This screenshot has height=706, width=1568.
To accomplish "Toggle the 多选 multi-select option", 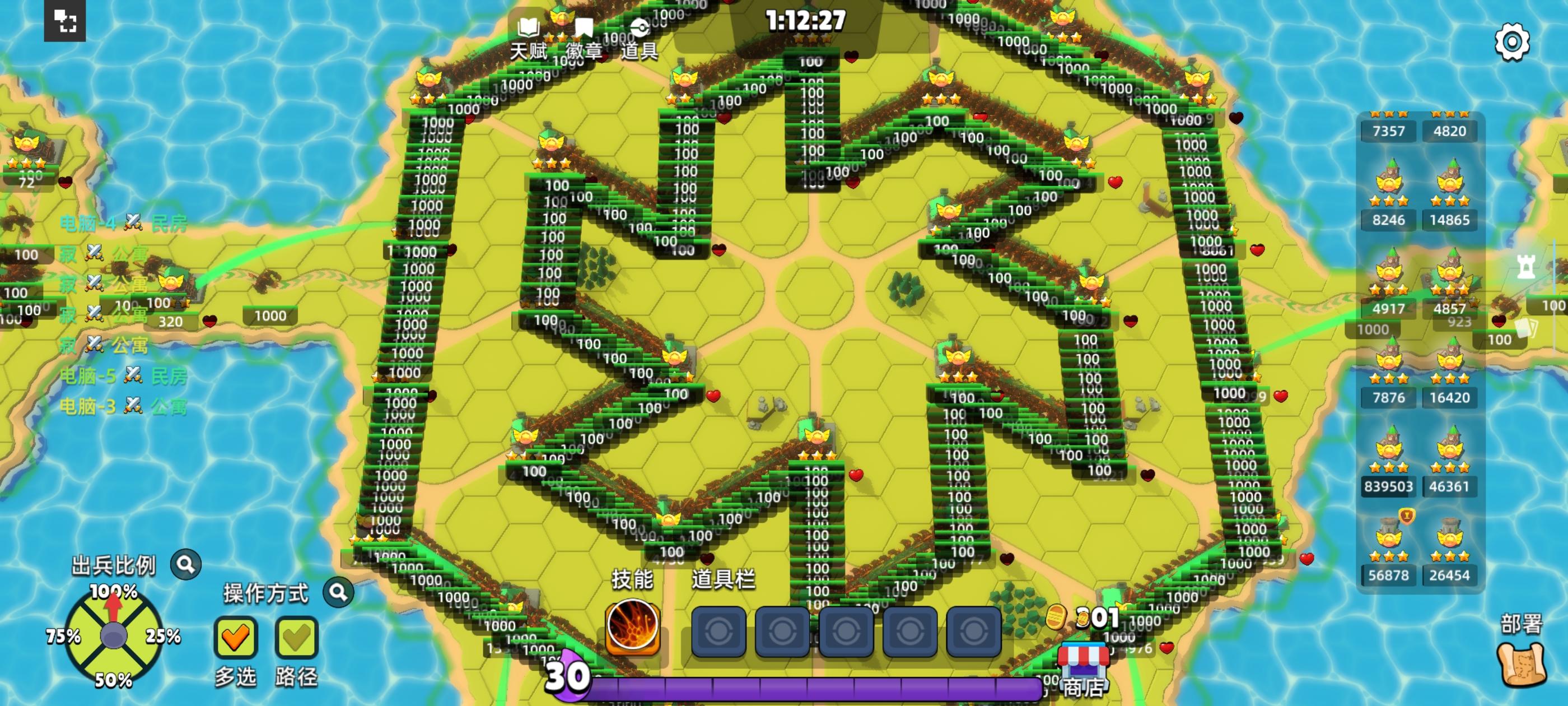I will click(237, 637).
